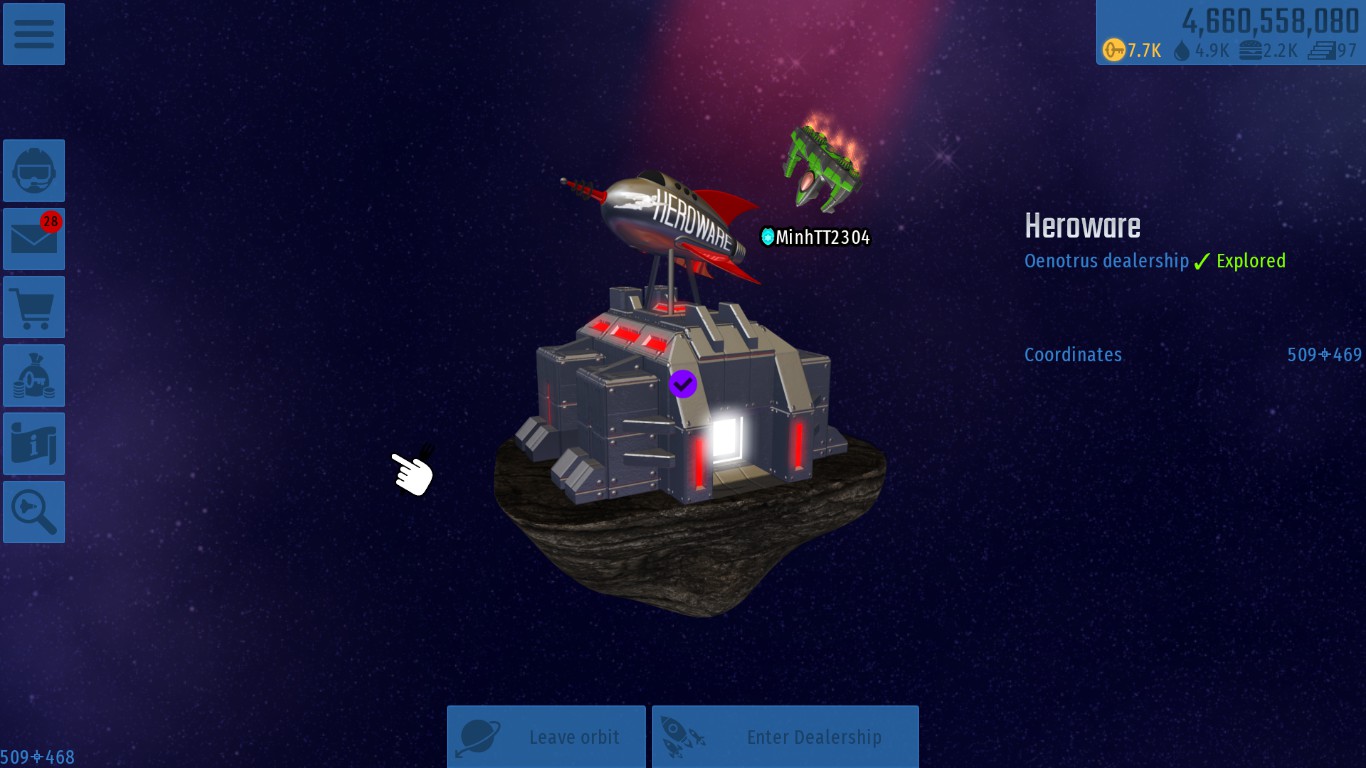Open the mail inbox with 28 messages
Image resolution: width=1366 pixels, height=768 pixels.
coord(34,239)
